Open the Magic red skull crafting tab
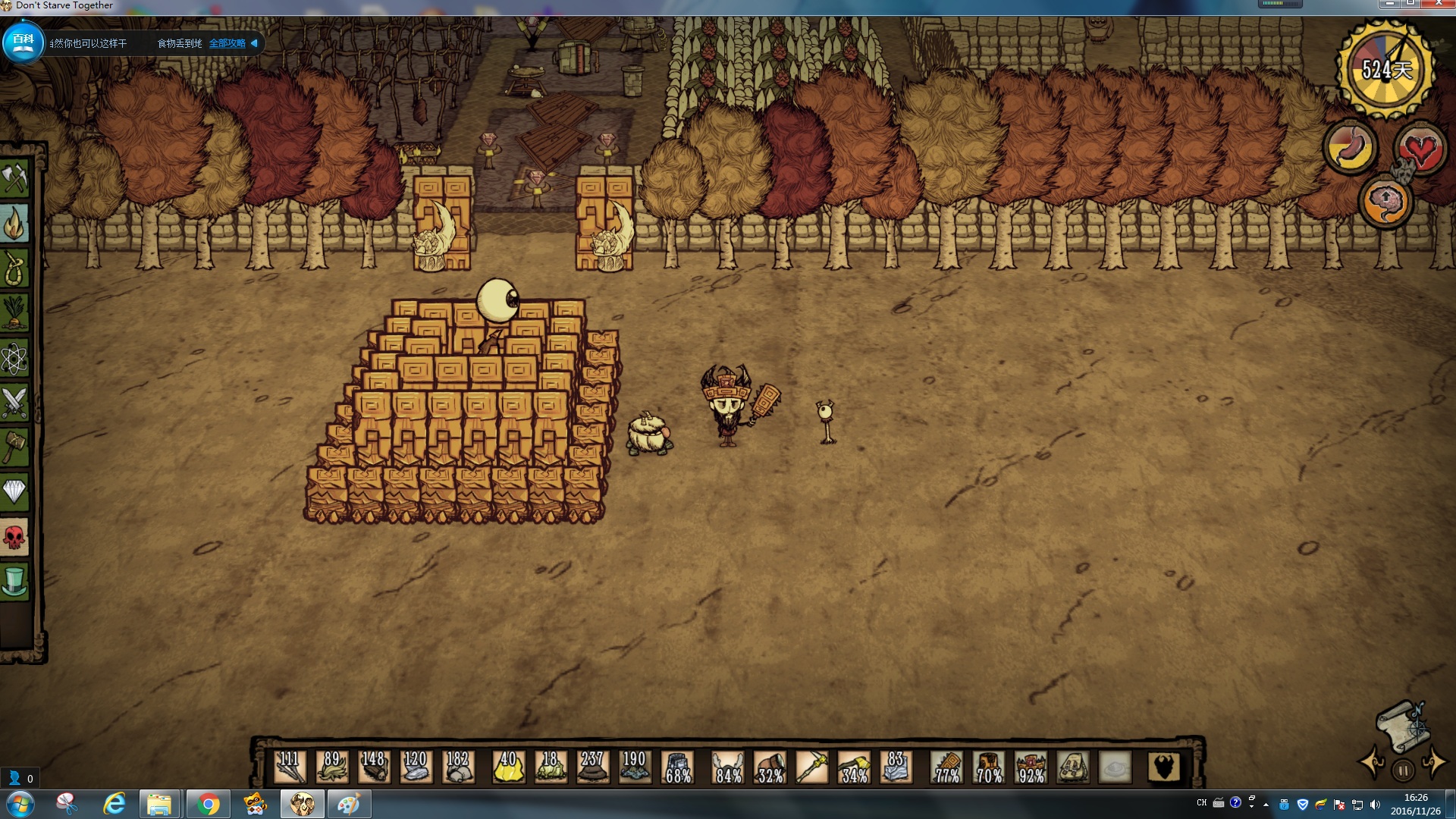 [14, 538]
